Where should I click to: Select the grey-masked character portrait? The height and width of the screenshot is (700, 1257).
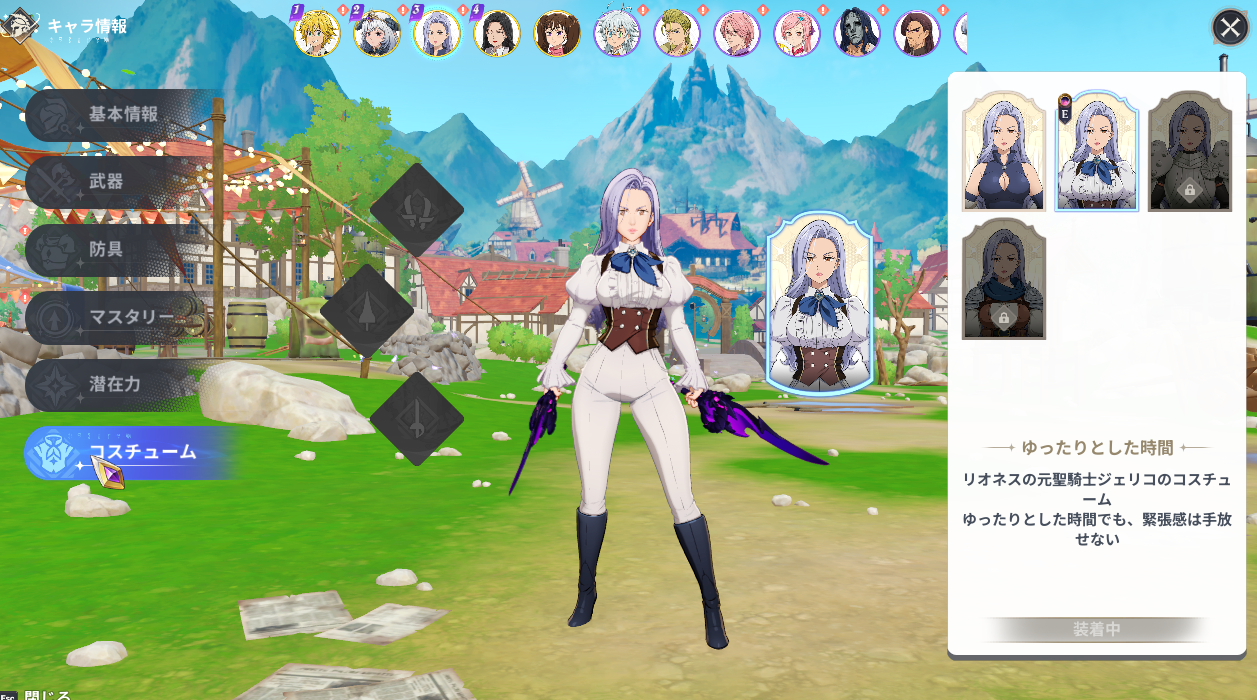857,34
